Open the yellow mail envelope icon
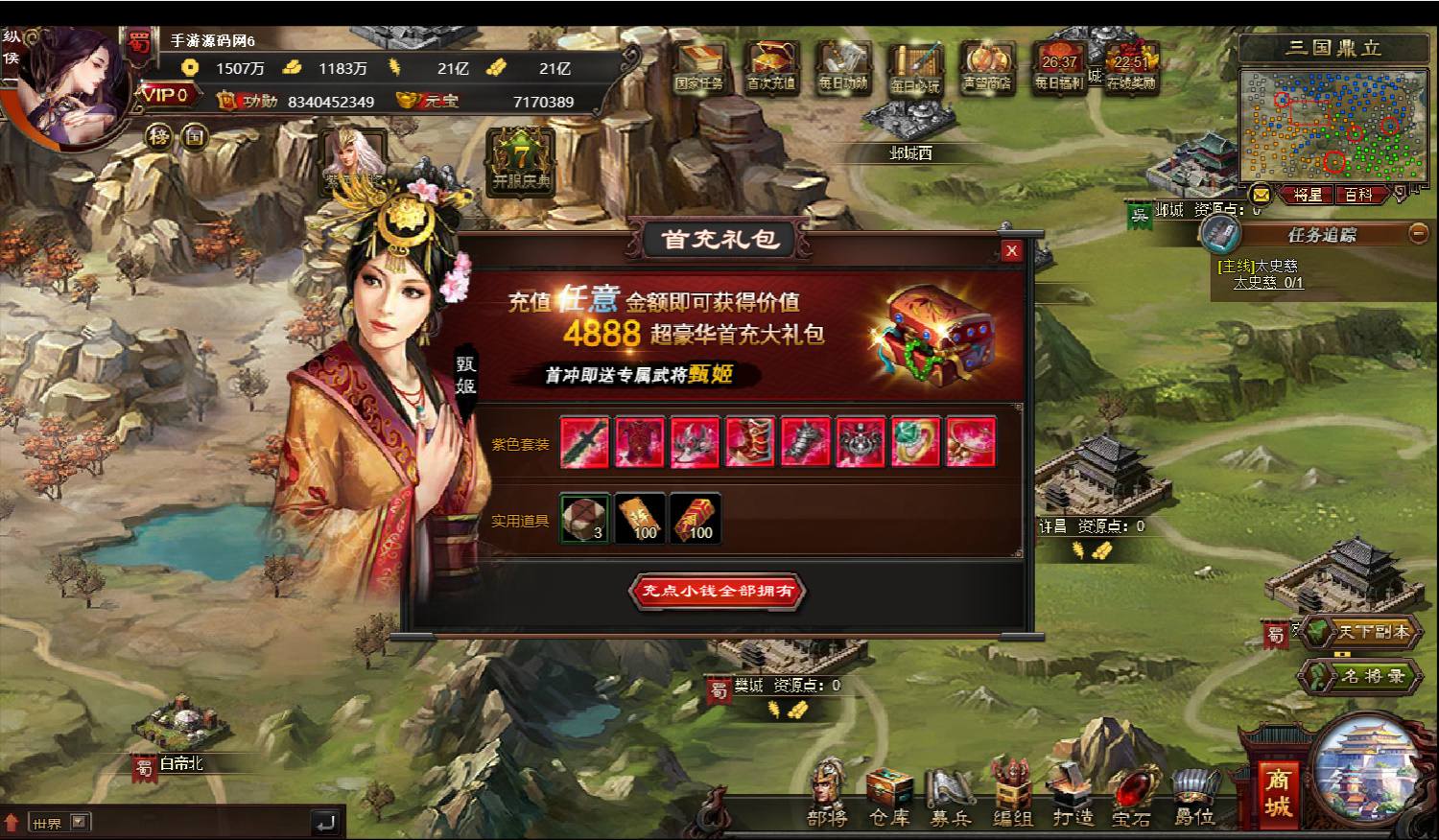 click(1261, 195)
